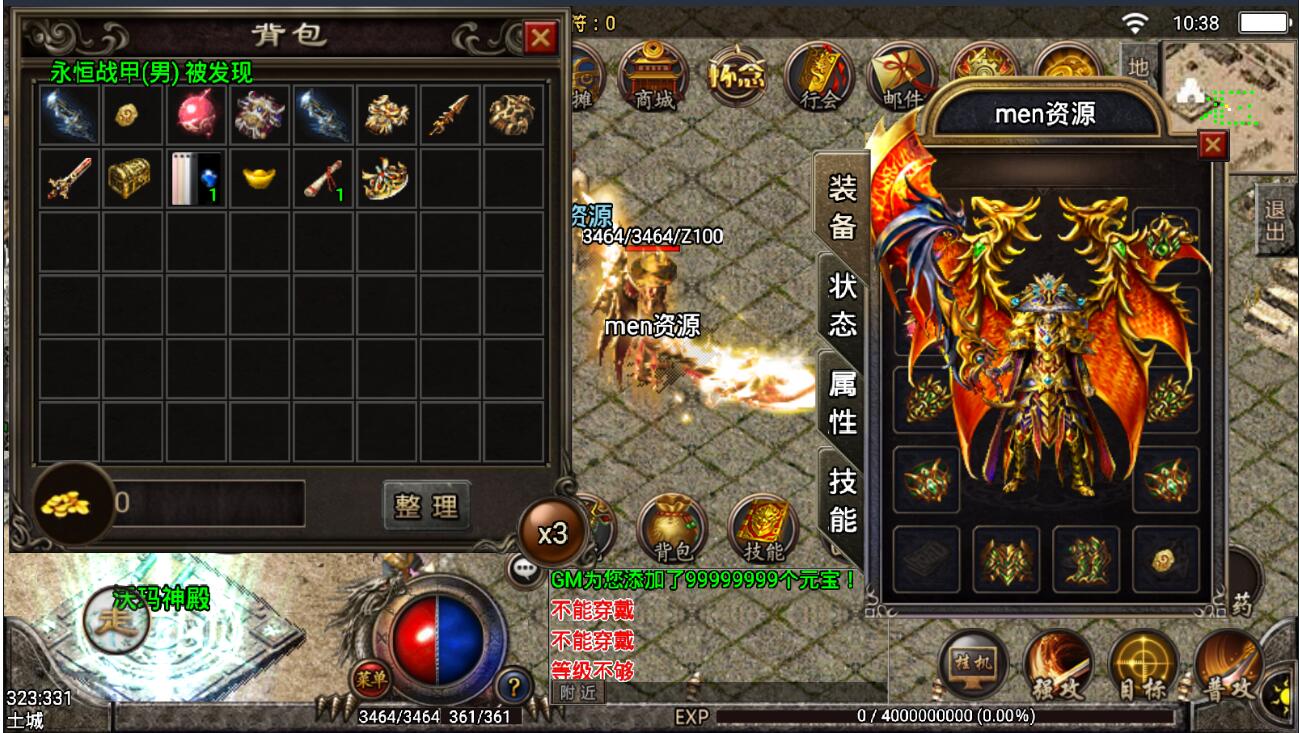Open the 行会 guild menu
This screenshot has width=1299, height=733.
[819, 76]
